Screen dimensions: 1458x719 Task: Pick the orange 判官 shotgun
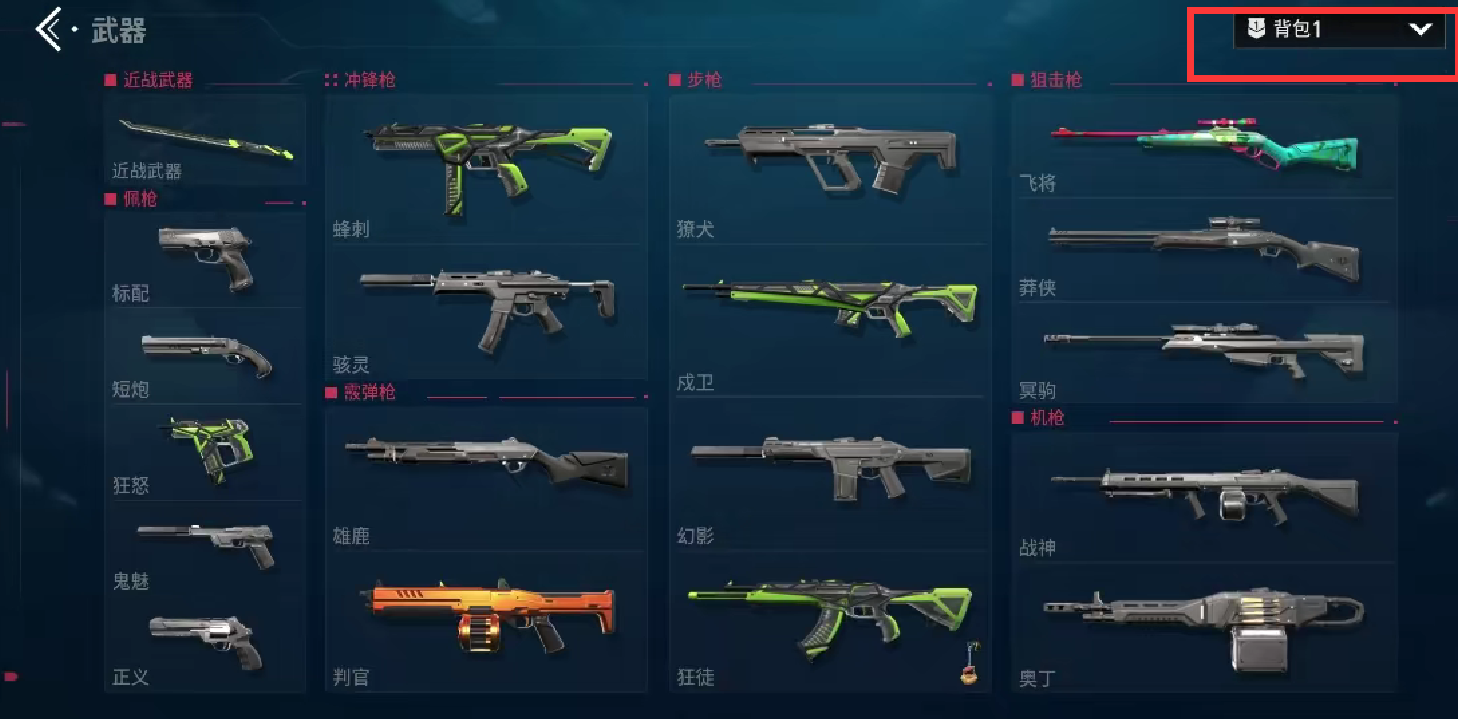tap(486, 620)
